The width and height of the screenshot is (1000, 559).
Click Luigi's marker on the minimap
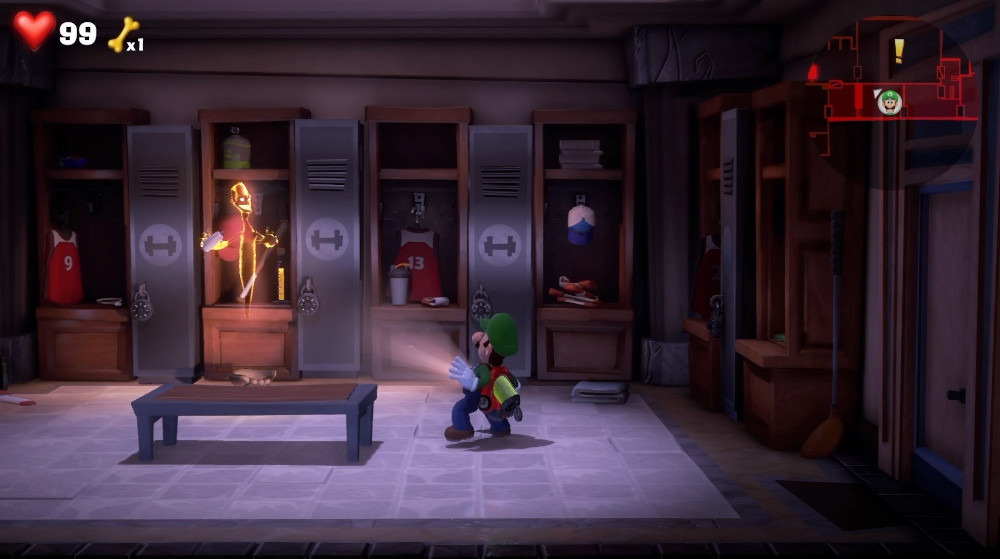coord(889,101)
